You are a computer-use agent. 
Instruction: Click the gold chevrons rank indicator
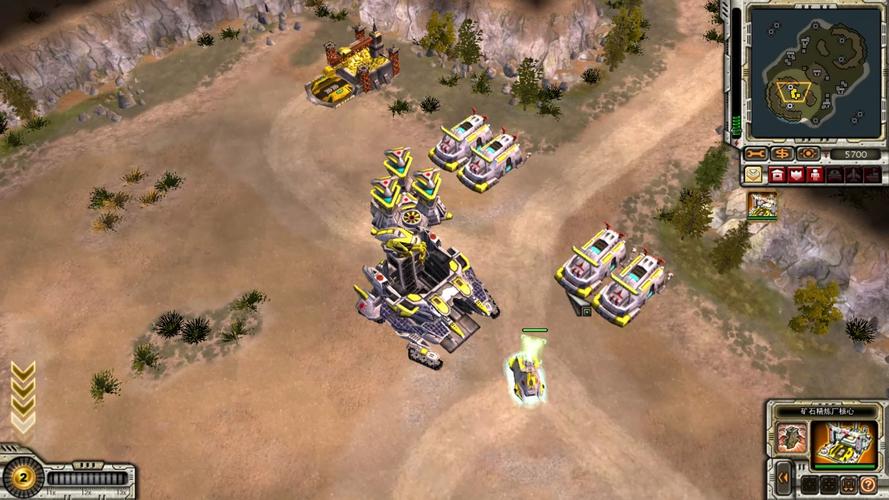(23, 395)
